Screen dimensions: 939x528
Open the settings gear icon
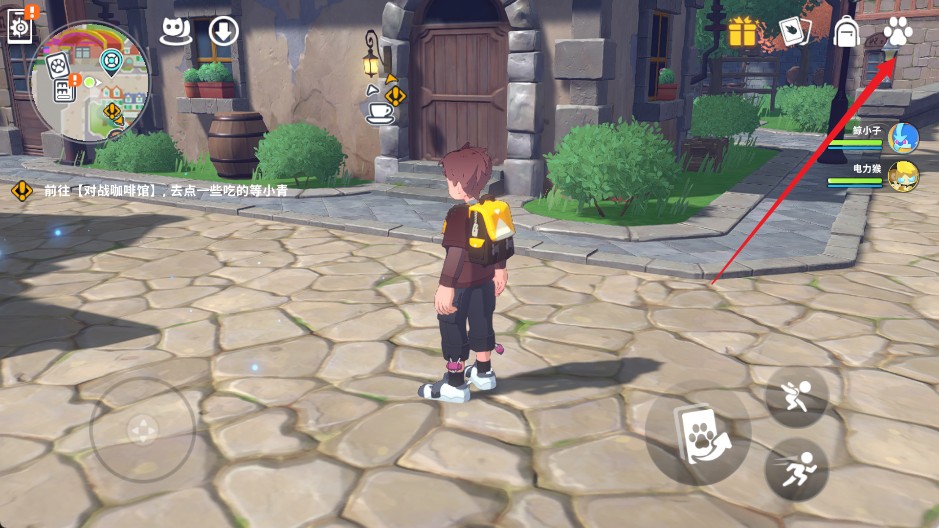(20, 25)
